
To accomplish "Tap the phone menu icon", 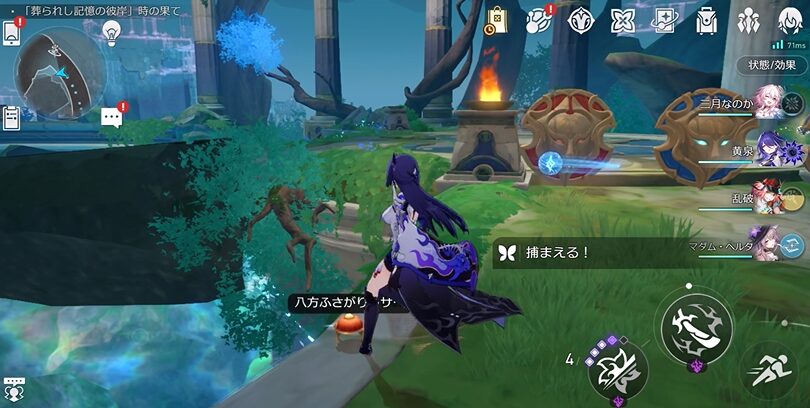I will tap(13, 31).
